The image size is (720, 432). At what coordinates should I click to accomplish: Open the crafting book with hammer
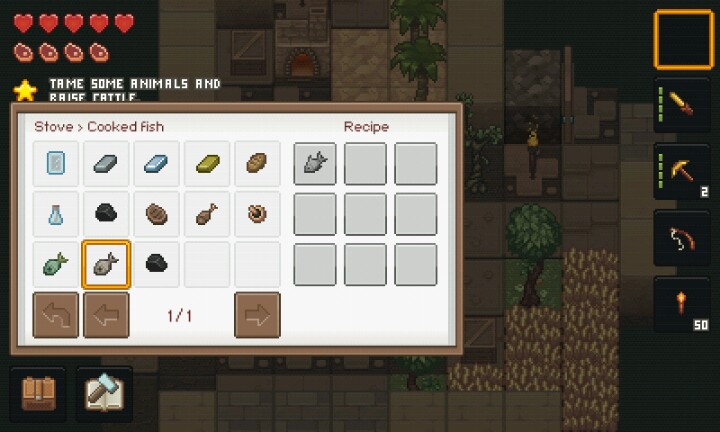coord(104,393)
